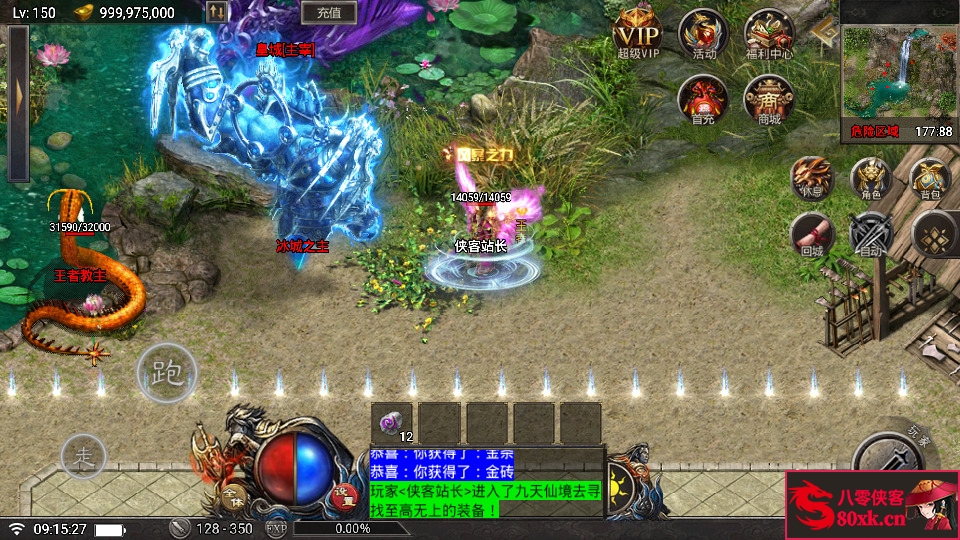
Task: Open the 角色 character sheet
Action: tap(870, 178)
